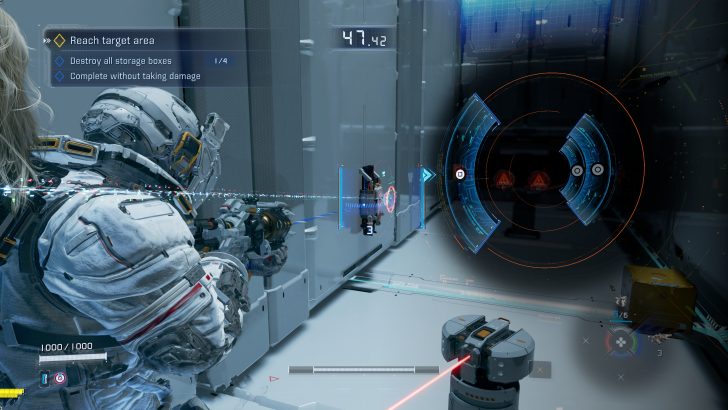The height and width of the screenshot is (410, 728).
Task: Select the Reach target area objective
Action: pyautogui.click(x=110, y=41)
